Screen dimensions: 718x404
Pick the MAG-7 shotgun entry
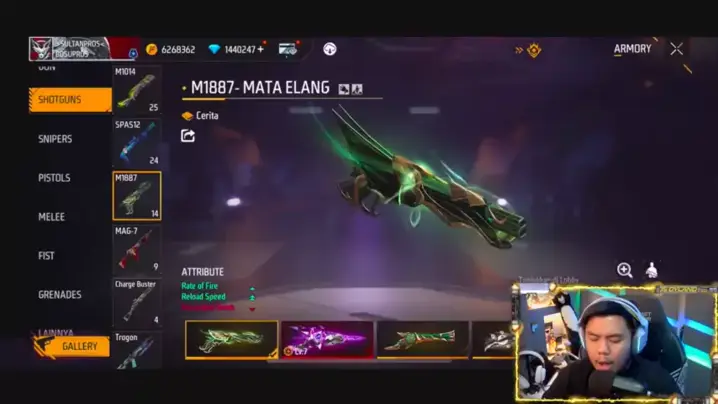click(136, 249)
